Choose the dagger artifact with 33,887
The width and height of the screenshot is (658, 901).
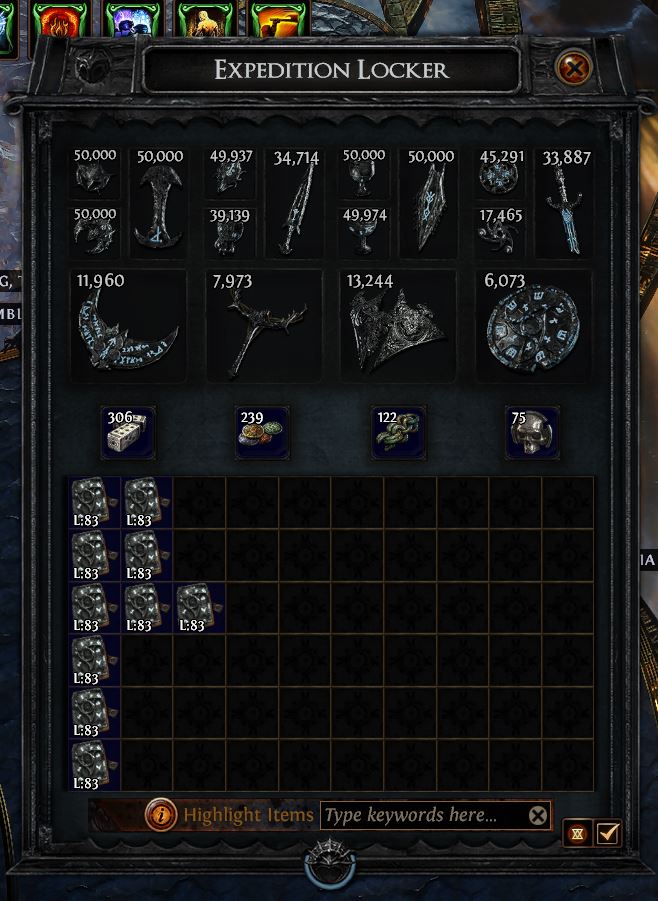(x=564, y=205)
